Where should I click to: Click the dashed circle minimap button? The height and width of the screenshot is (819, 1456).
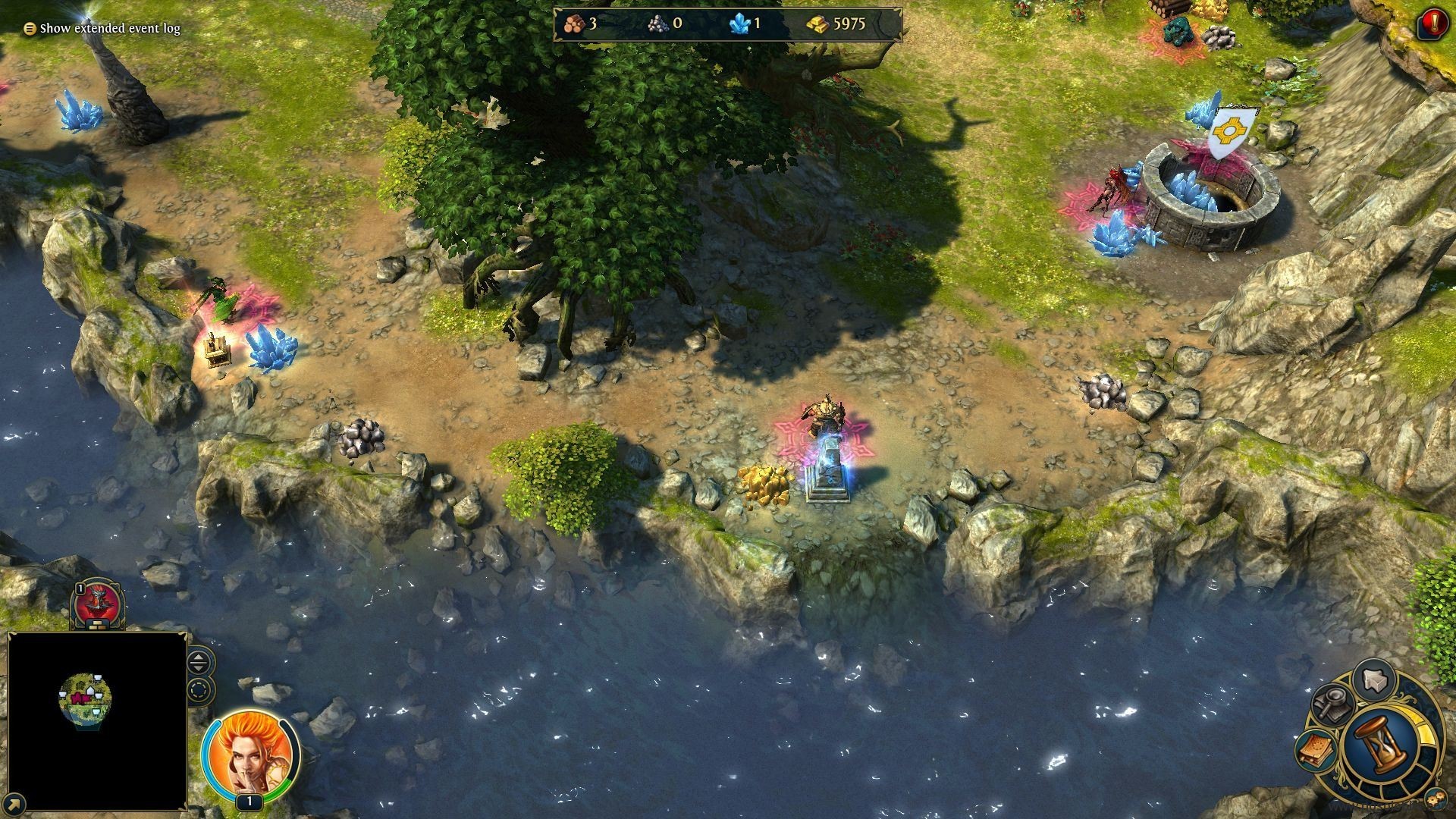[199, 691]
